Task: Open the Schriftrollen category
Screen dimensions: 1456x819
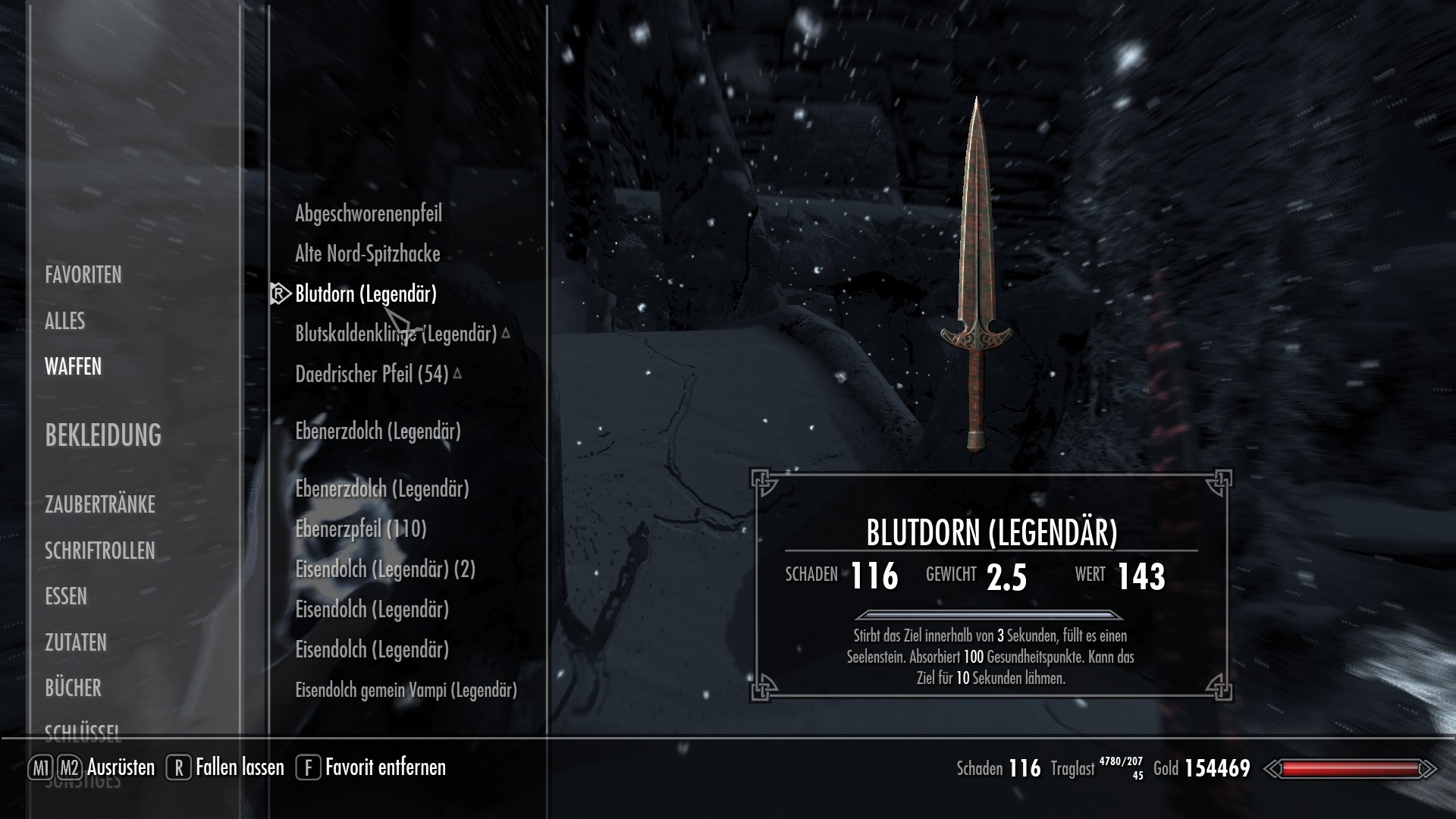Action: coord(100,551)
